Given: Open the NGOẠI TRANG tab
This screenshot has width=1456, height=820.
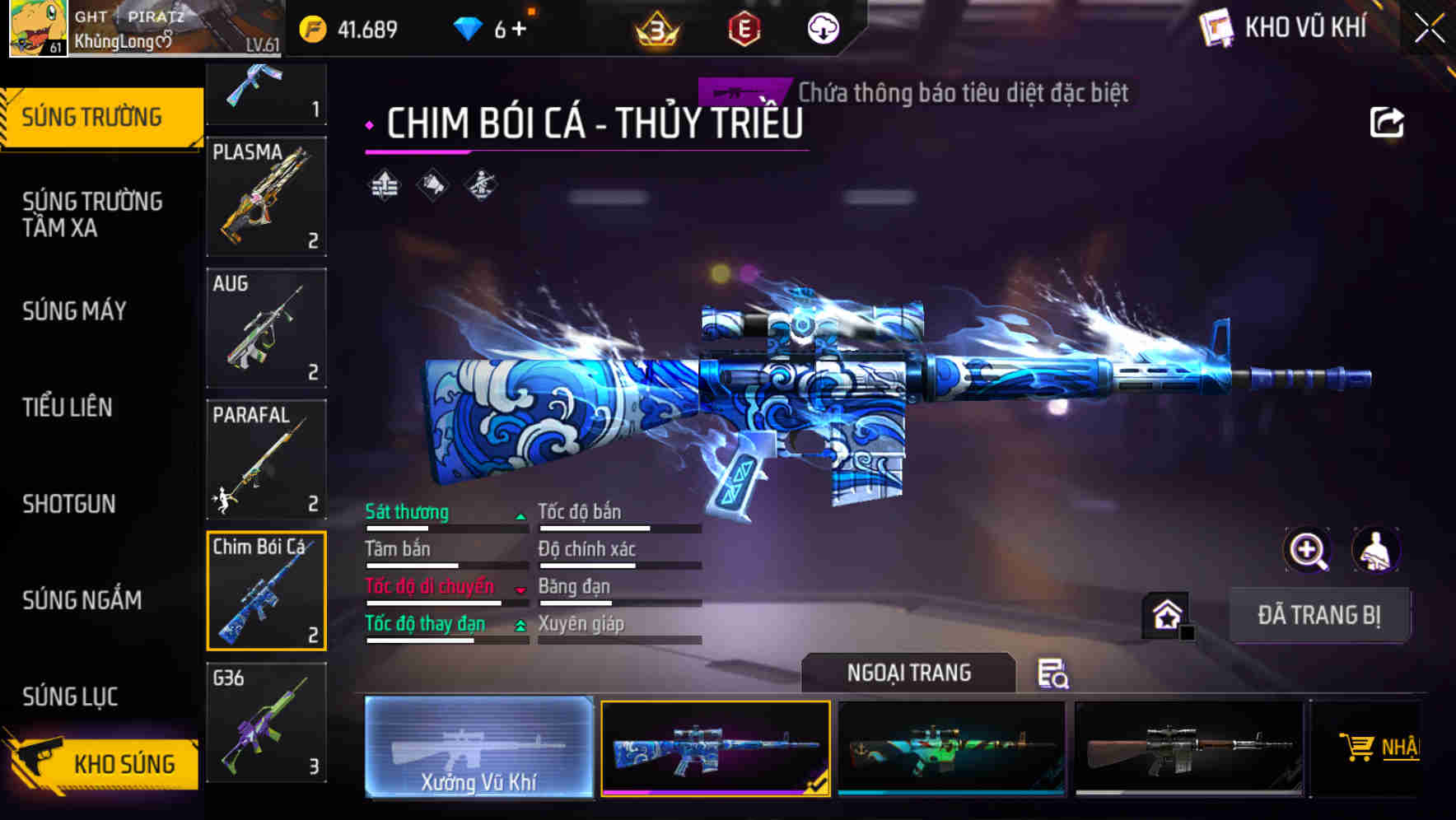Looking at the screenshot, I should tap(910, 673).
